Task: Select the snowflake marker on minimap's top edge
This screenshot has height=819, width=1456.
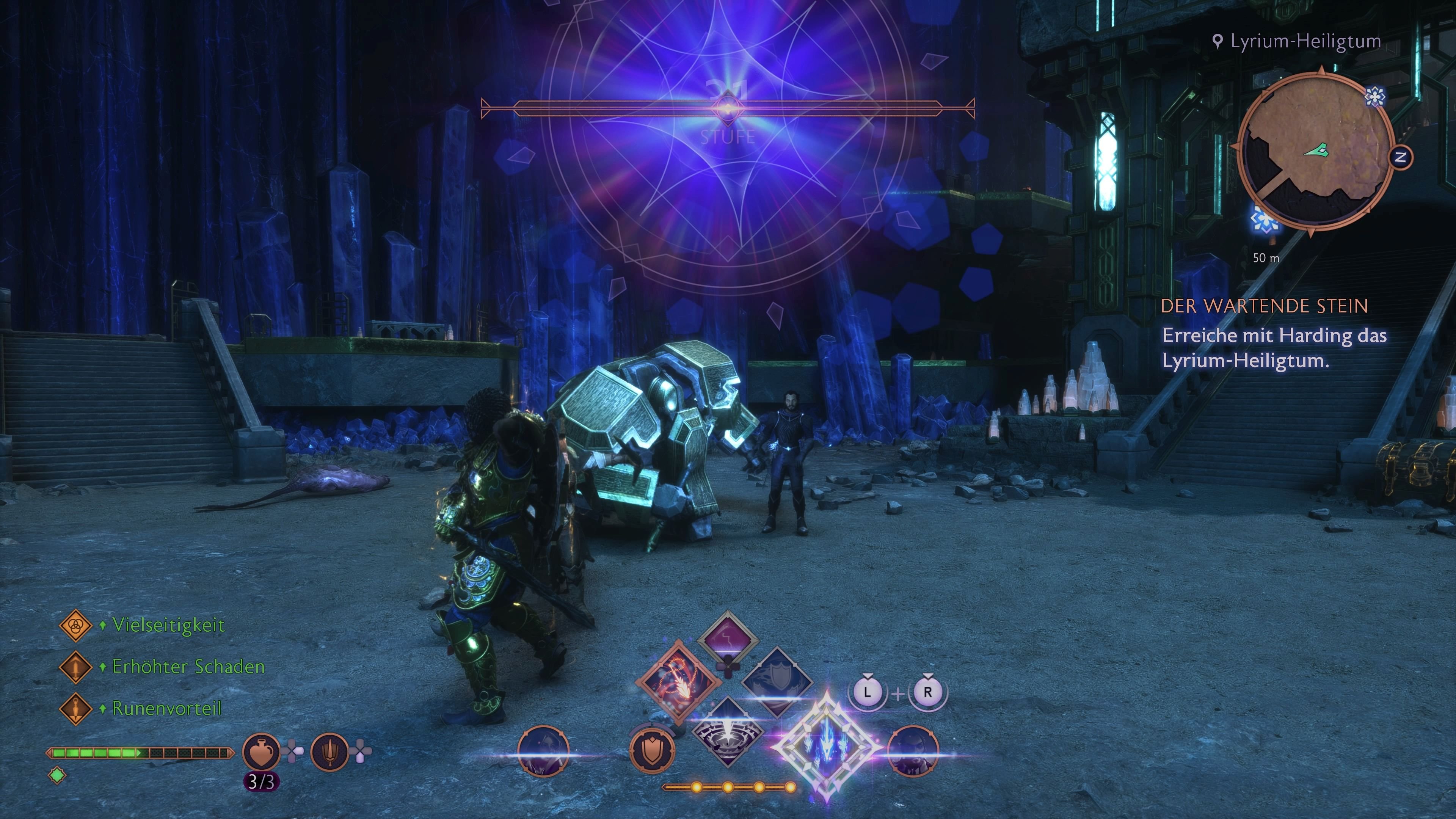Action: pyautogui.click(x=1374, y=96)
